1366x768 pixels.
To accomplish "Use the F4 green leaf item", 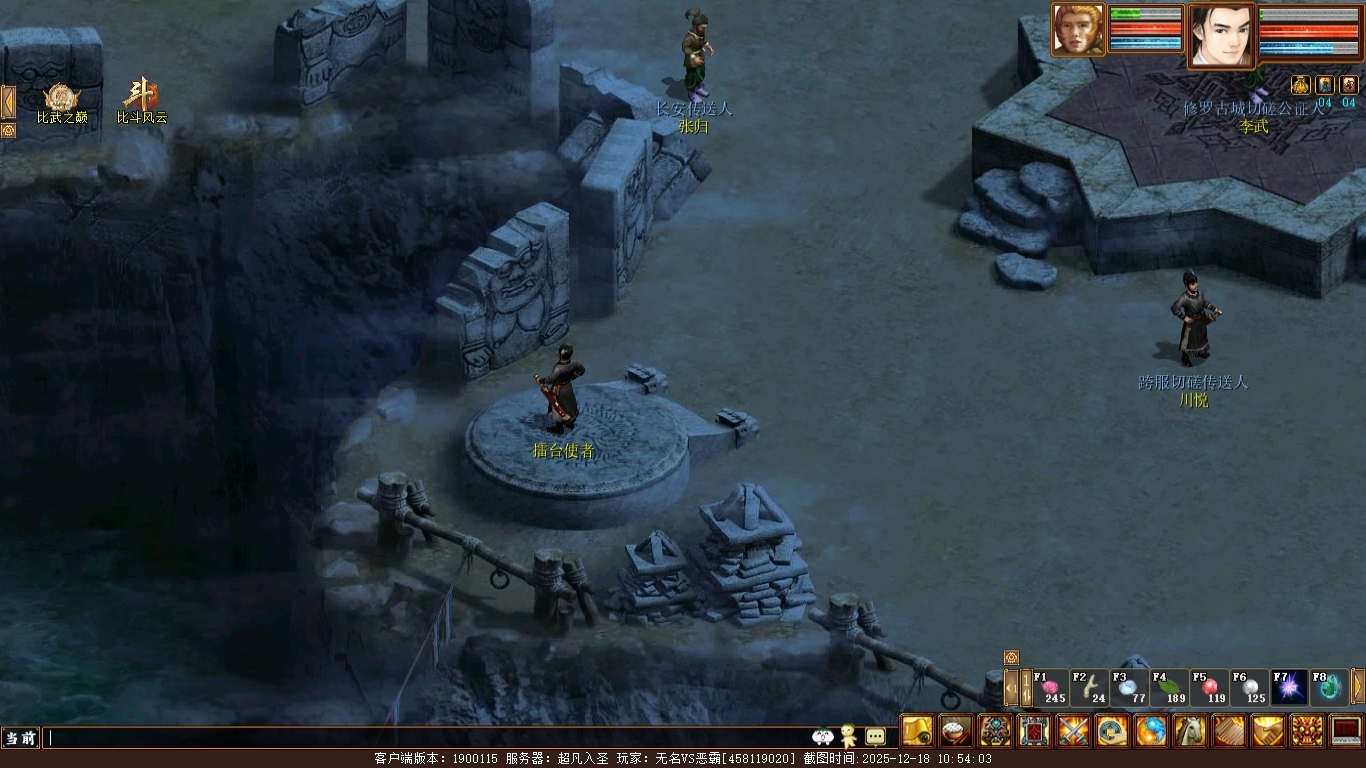I will 1170,688.
